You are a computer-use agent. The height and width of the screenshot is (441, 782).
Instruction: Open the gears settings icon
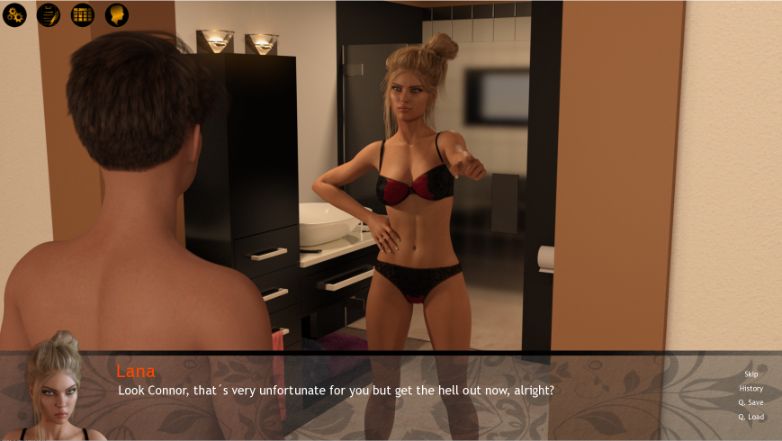[15, 15]
